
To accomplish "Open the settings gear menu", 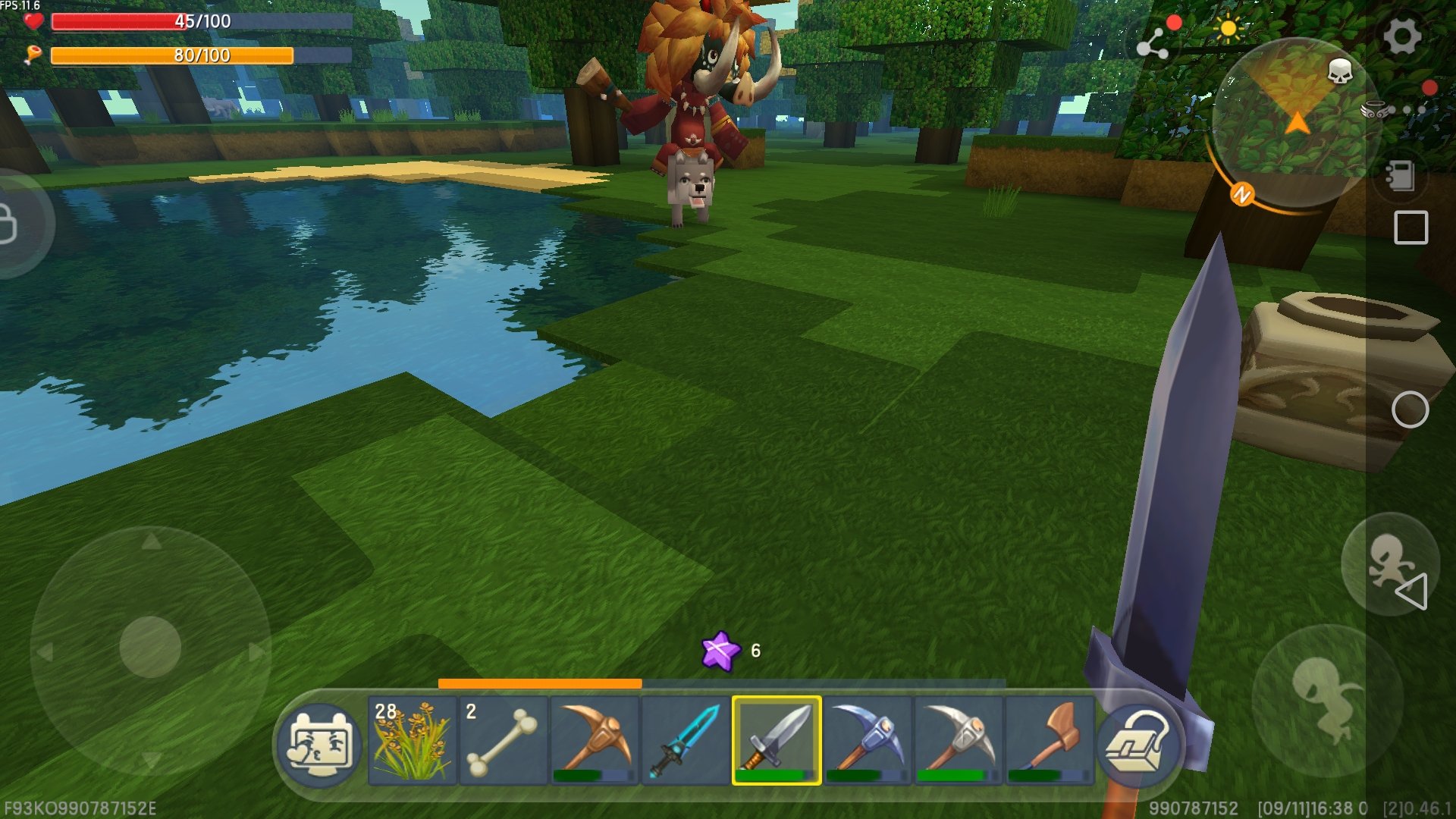I will tap(1401, 36).
